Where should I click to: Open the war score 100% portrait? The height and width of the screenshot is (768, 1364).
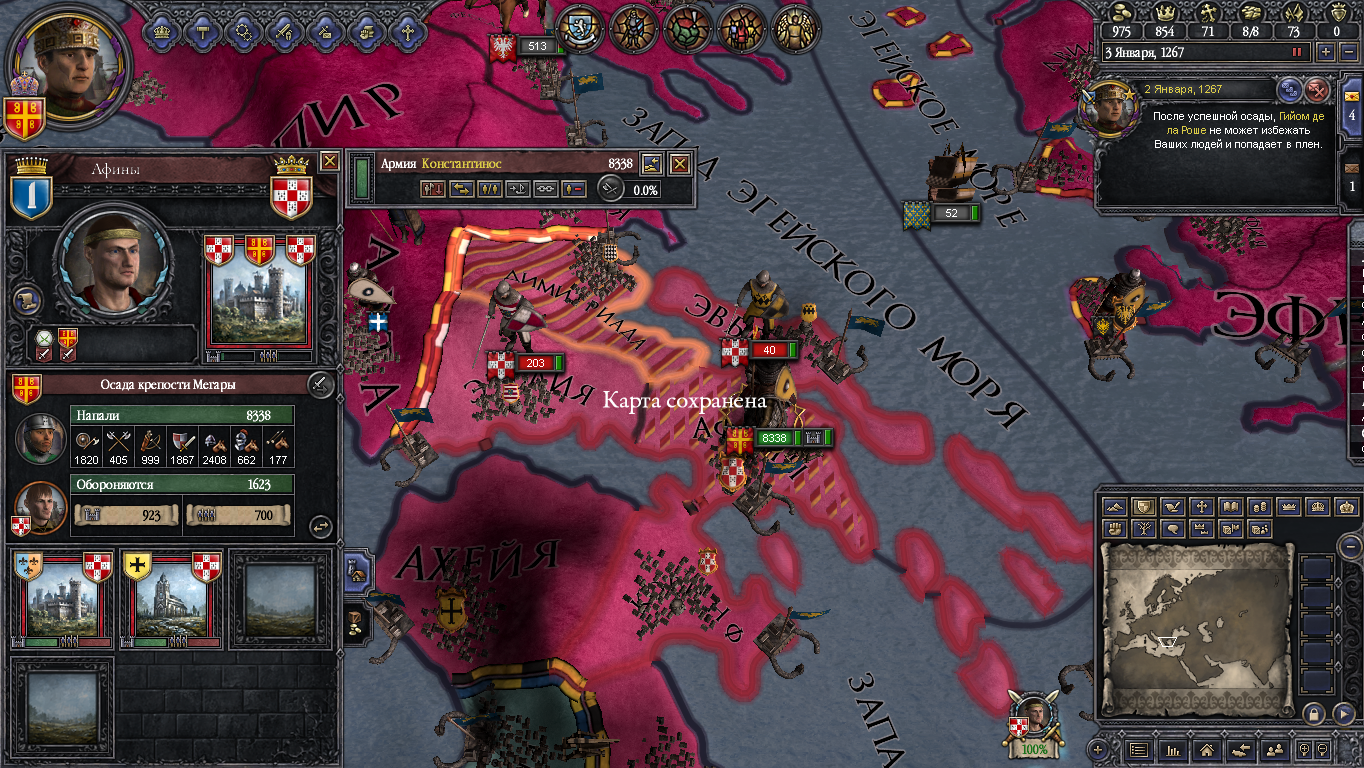pos(1035,725)
